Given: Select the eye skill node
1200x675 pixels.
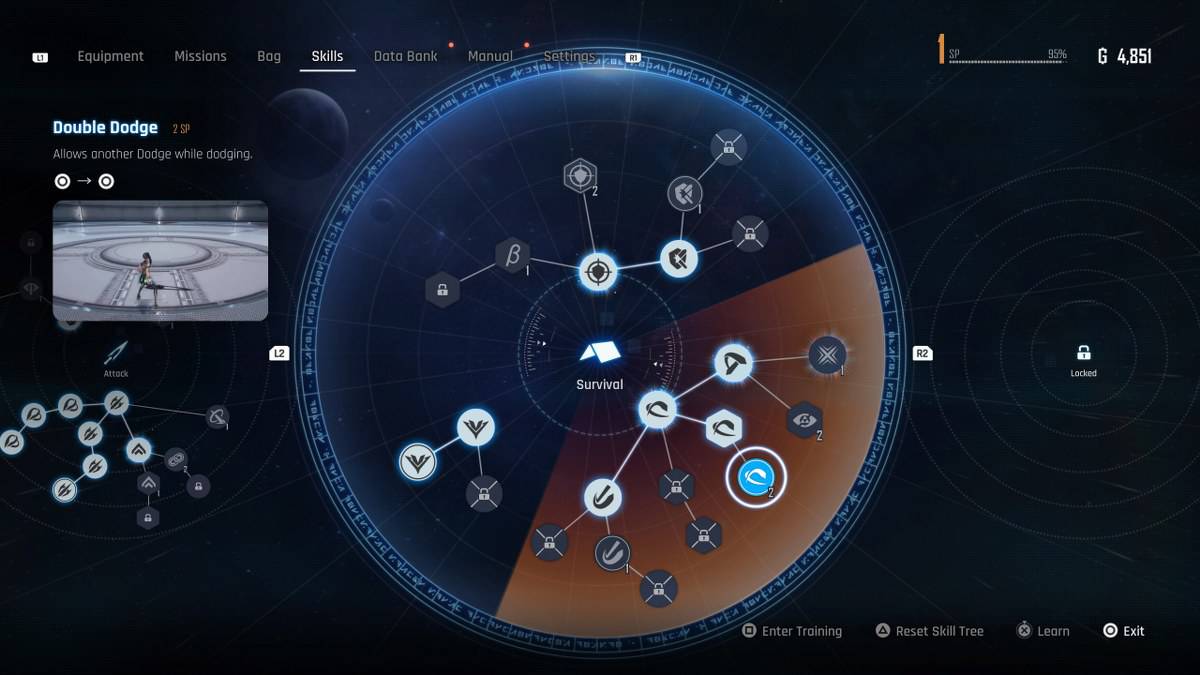Looking at the screenshot, I should coord(805,420).
